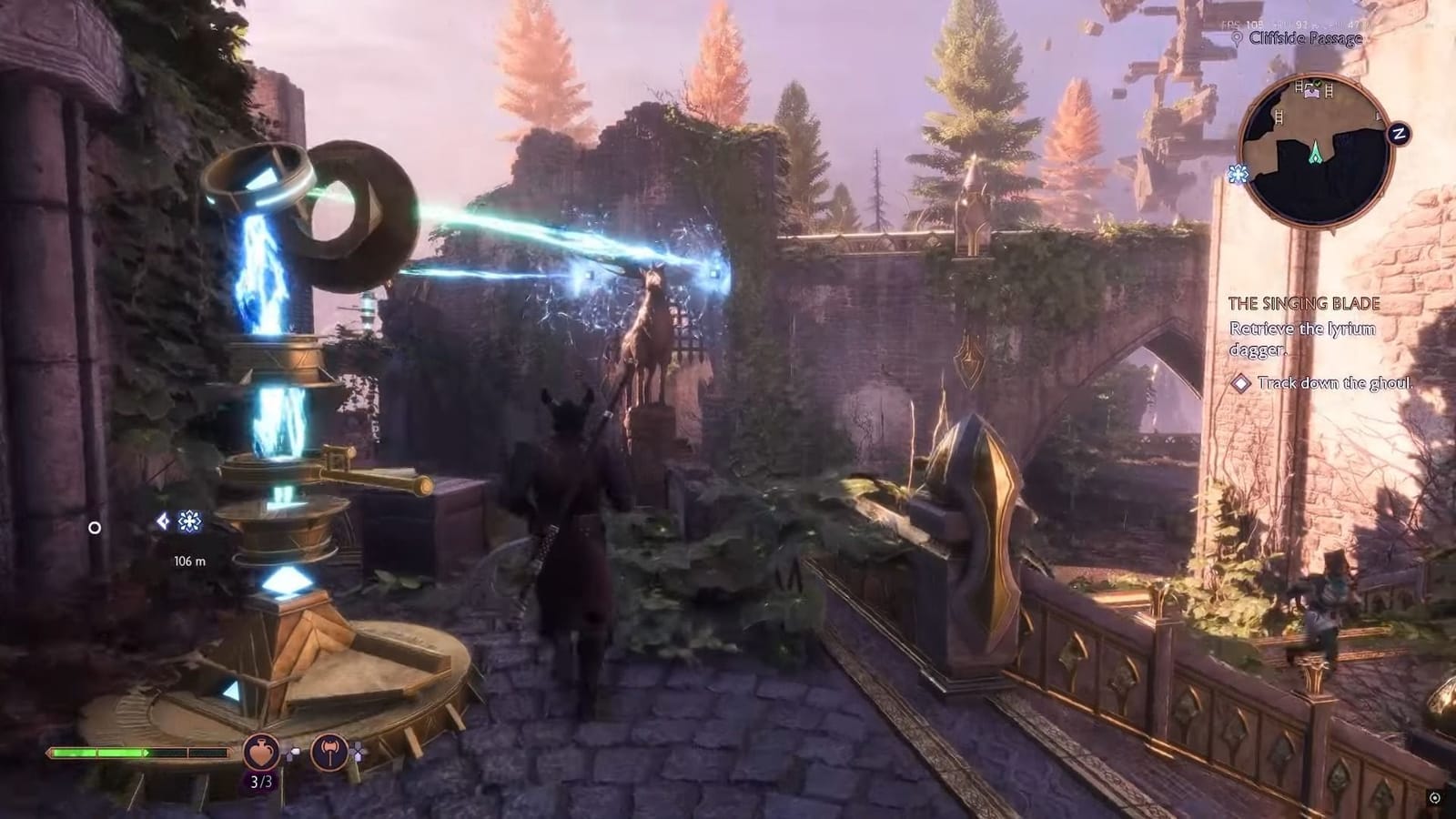
Task: Click the hollow circle indicator on the left edge
Action: [94, 527]
